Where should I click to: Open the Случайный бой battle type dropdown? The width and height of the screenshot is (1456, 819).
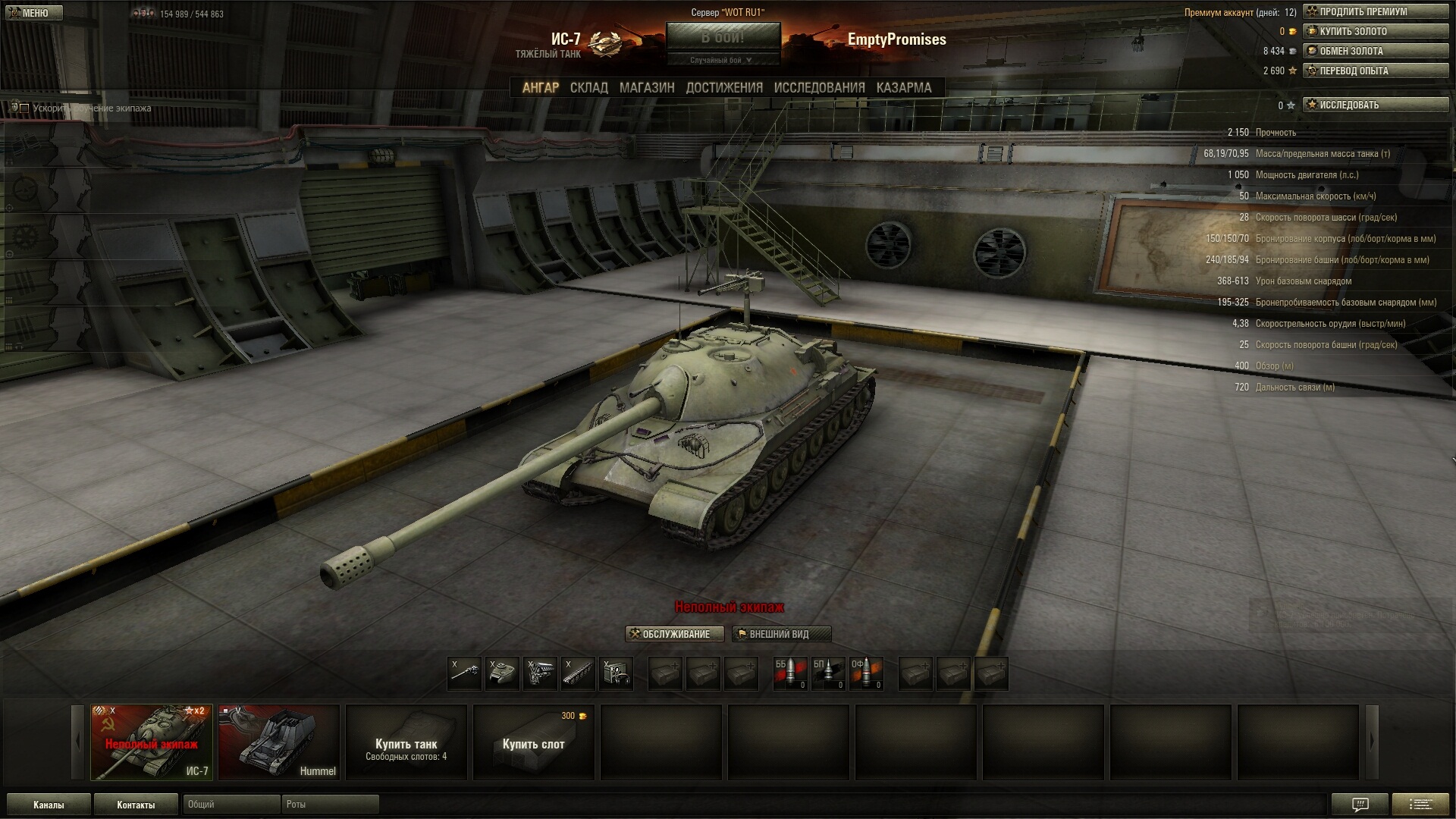point(723,60)
